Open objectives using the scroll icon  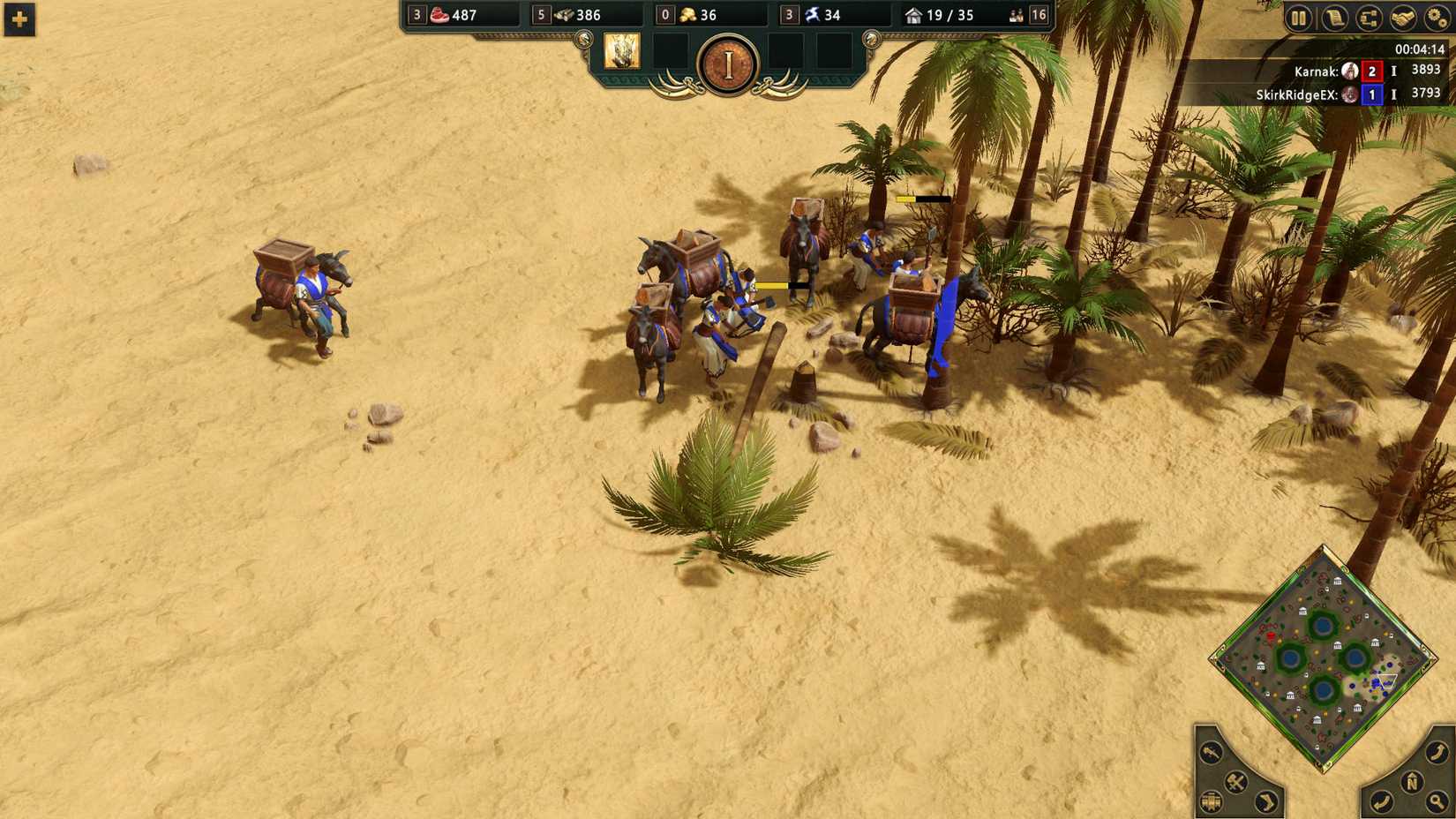(x=1335, y=16)
